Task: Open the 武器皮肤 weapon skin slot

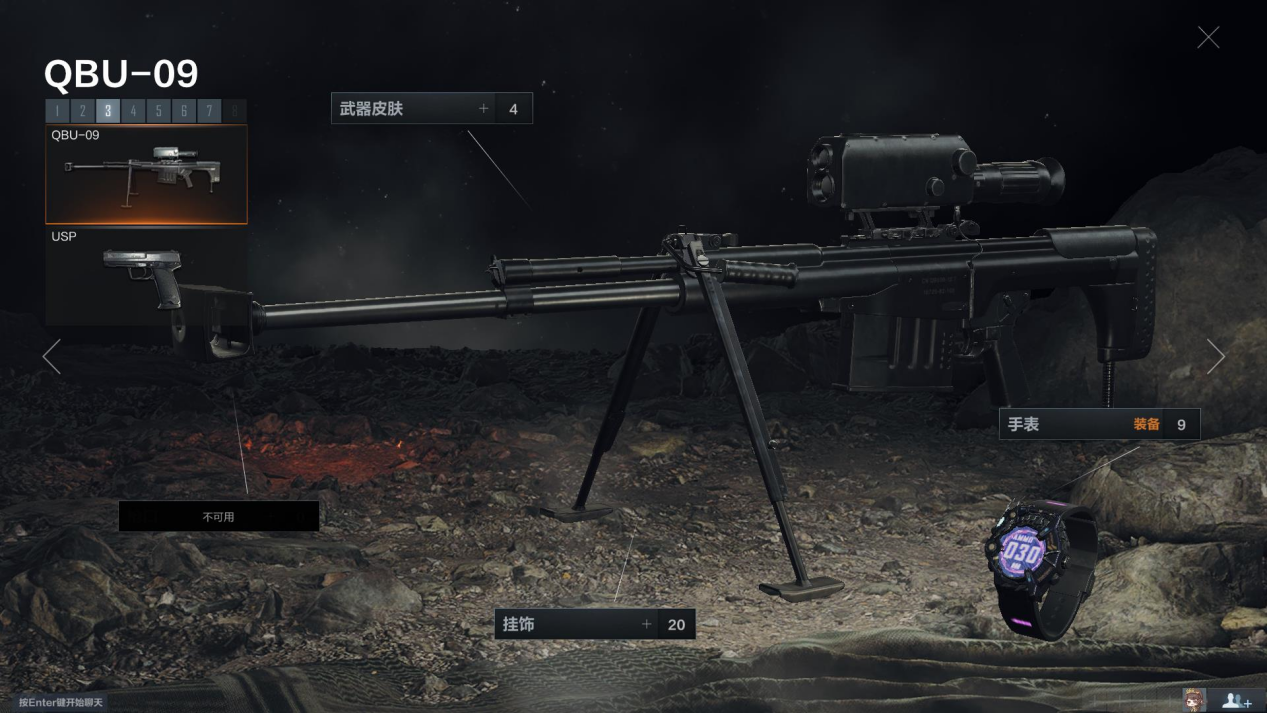Action: tap(431, 109)
